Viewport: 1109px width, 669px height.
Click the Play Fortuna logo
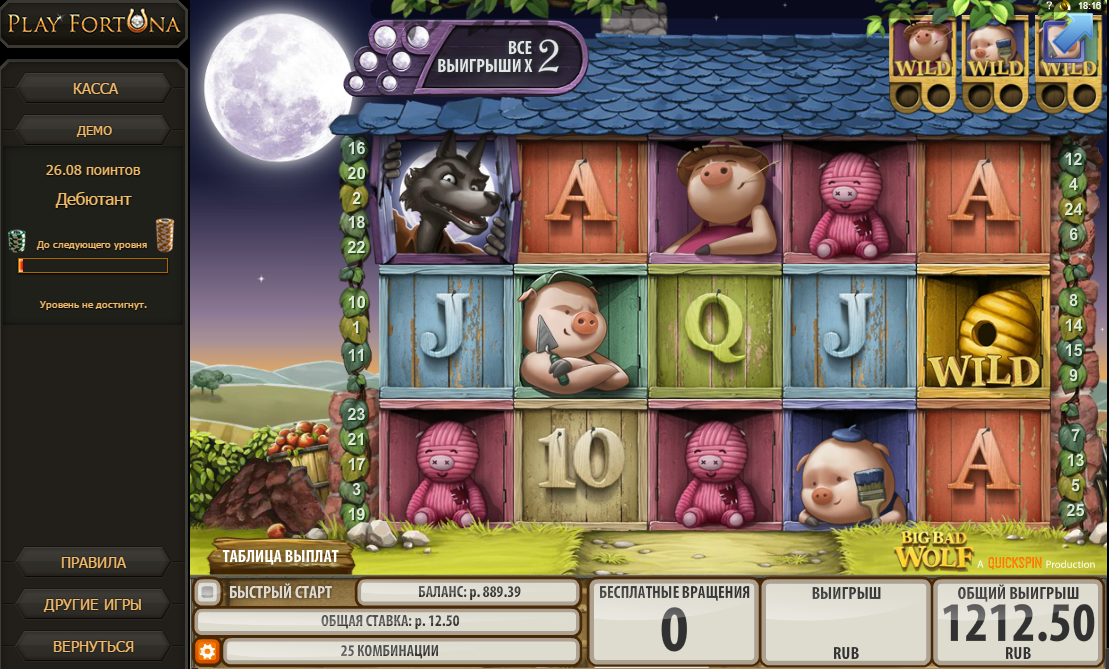pos(94,24)
